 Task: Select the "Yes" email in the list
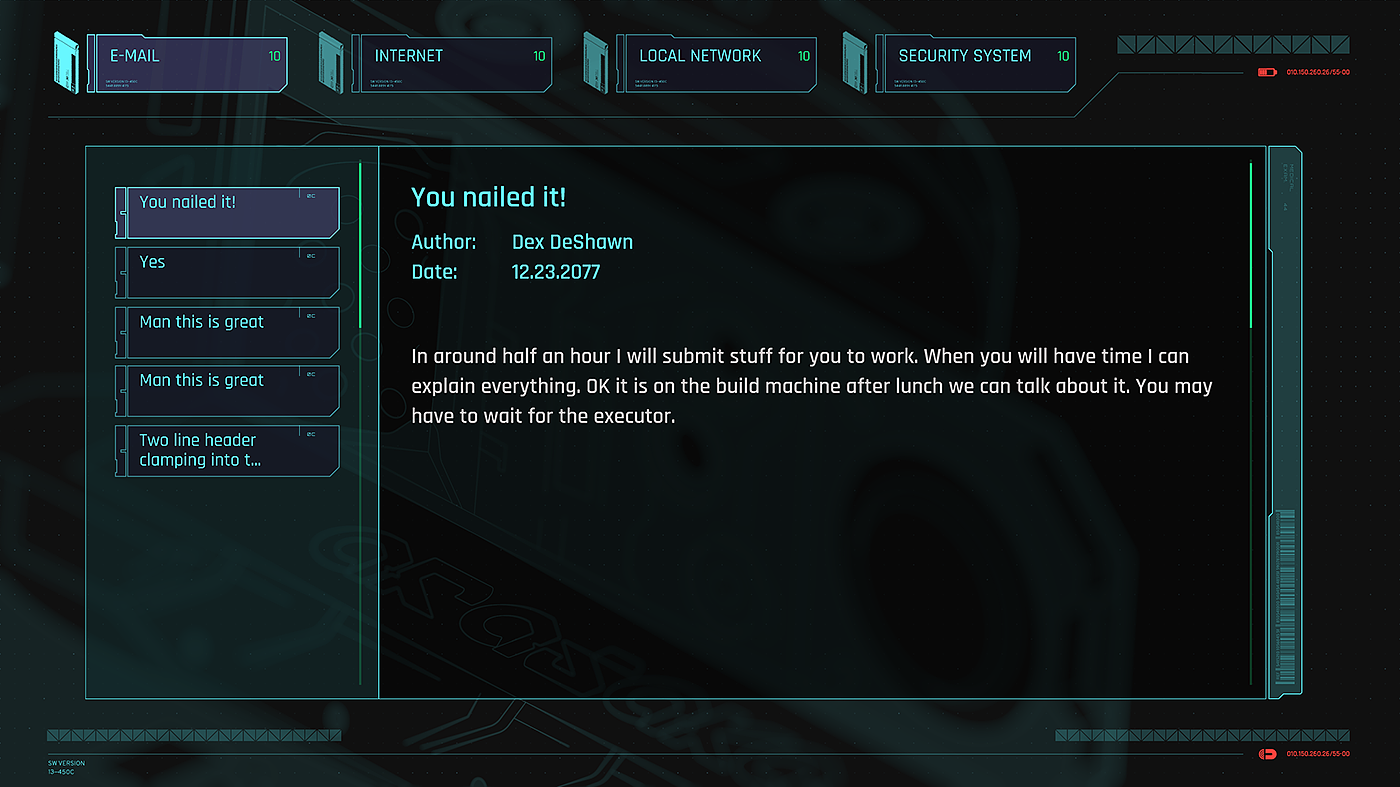(229, 272)
